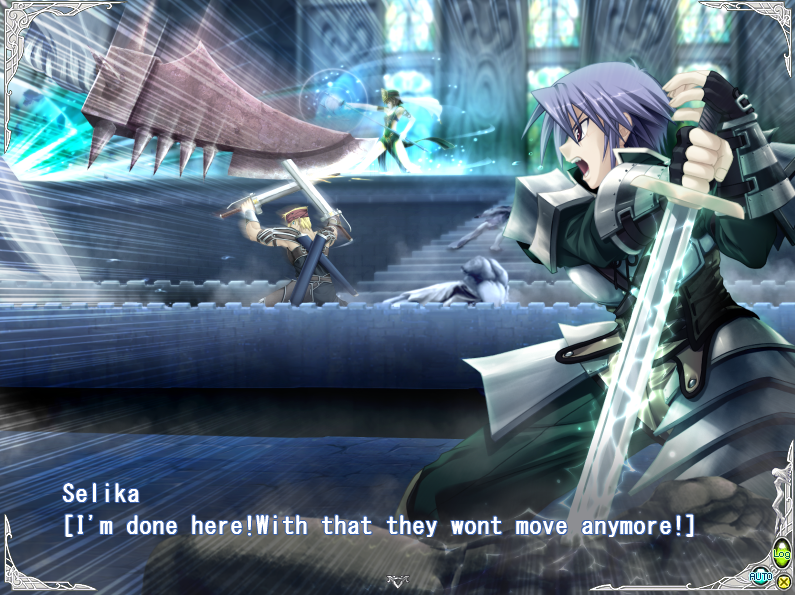Open the green Log message history
The image size is (795, 595).
click(781, 553)
